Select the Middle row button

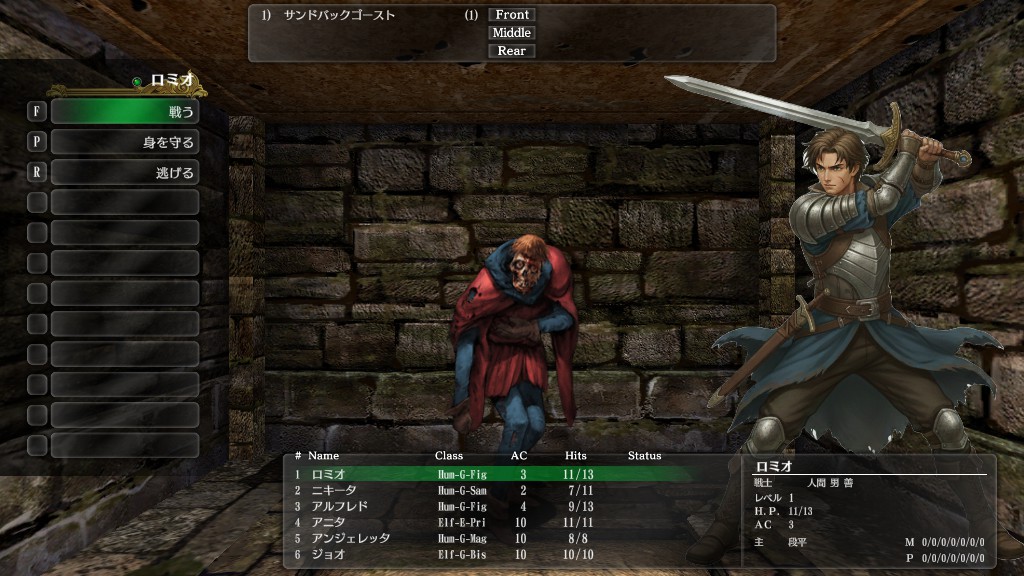(512, 33)
